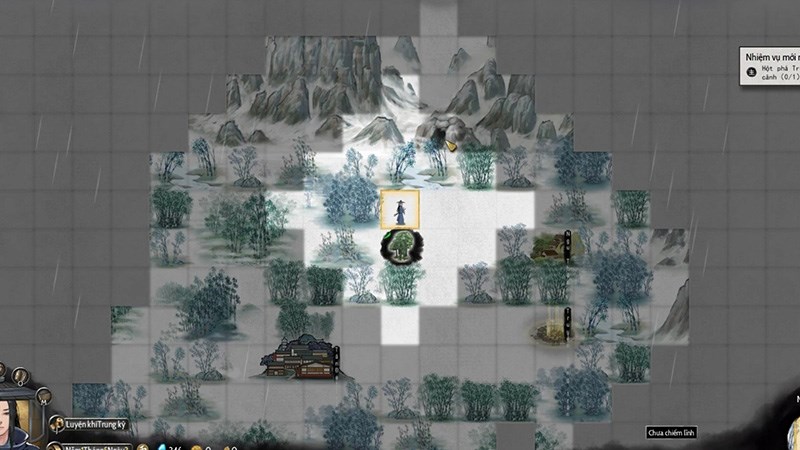Select the tile with the green tree marker
The height and width of the screenshot is (450, 800).
pos(401,245)
